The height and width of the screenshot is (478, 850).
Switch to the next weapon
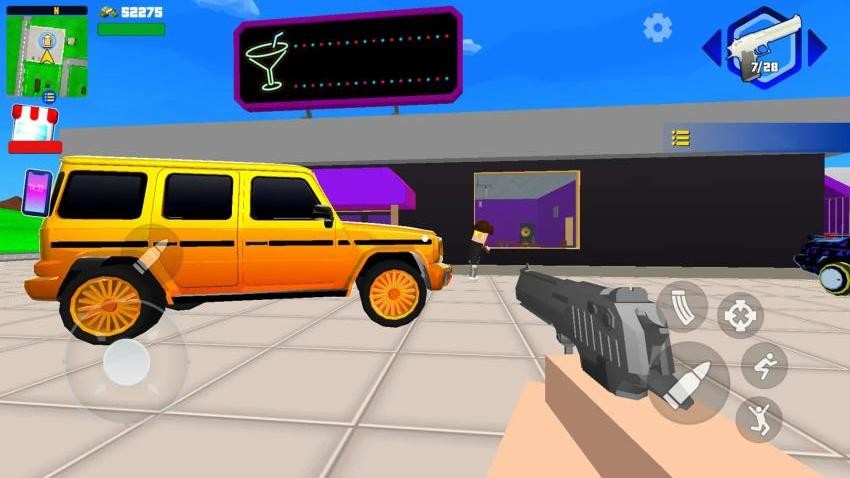(x=817, y=46)
